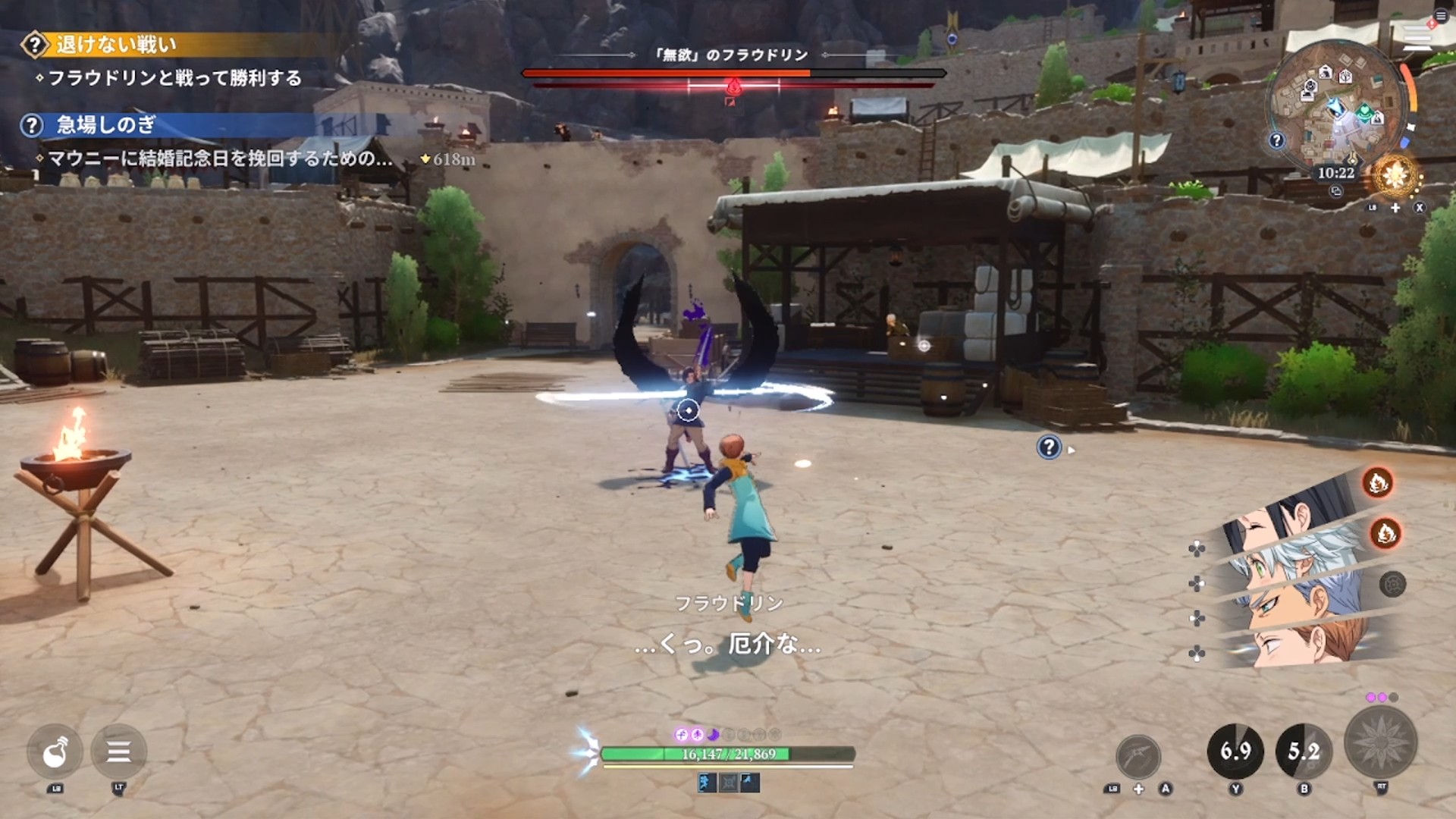Use the greyed-out weapon attack skill icon
The width and height of the screenshot is (1456, 819).
coord(1138,756)
